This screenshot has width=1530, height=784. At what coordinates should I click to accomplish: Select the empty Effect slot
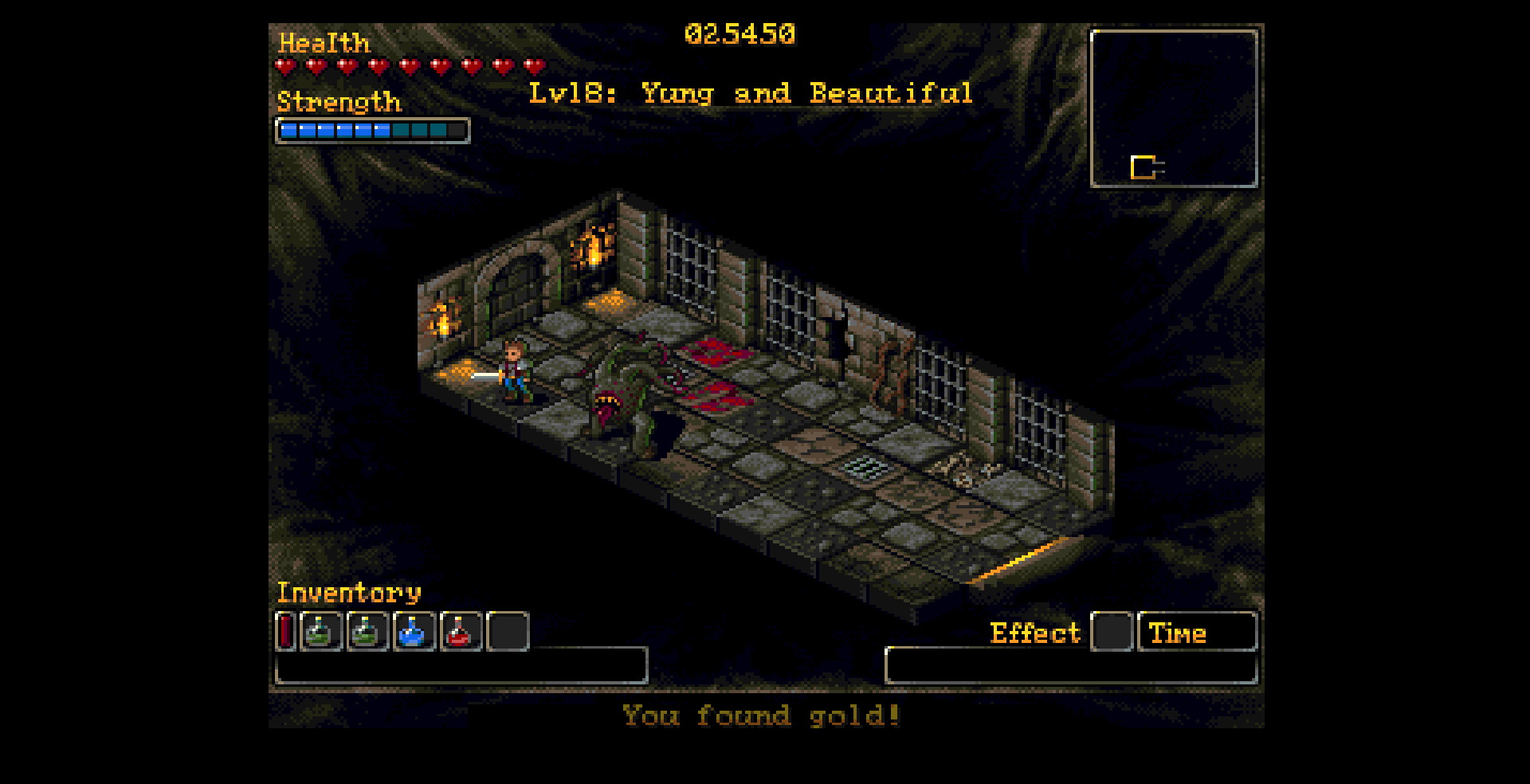click(x=1111, y=632)
